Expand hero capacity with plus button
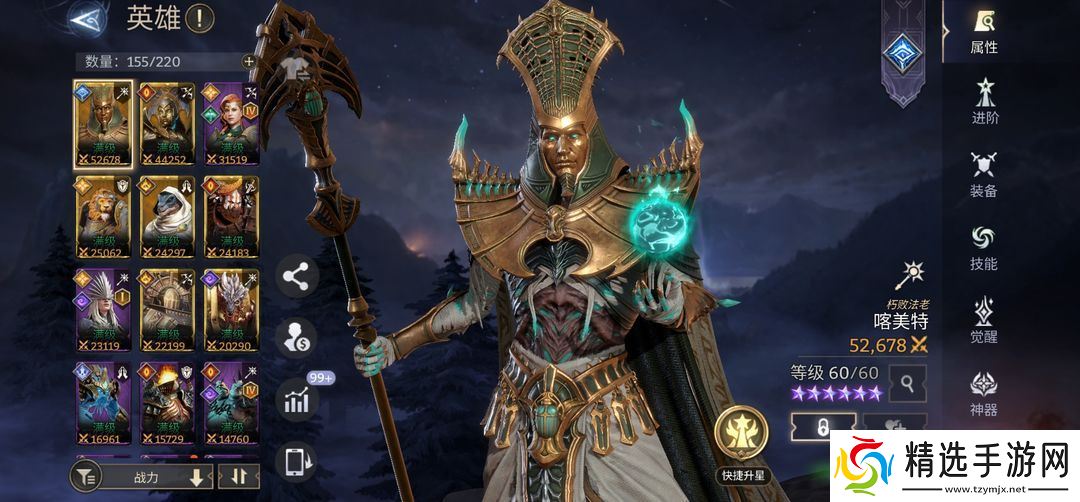1080x502 pixels. [249, 61]
